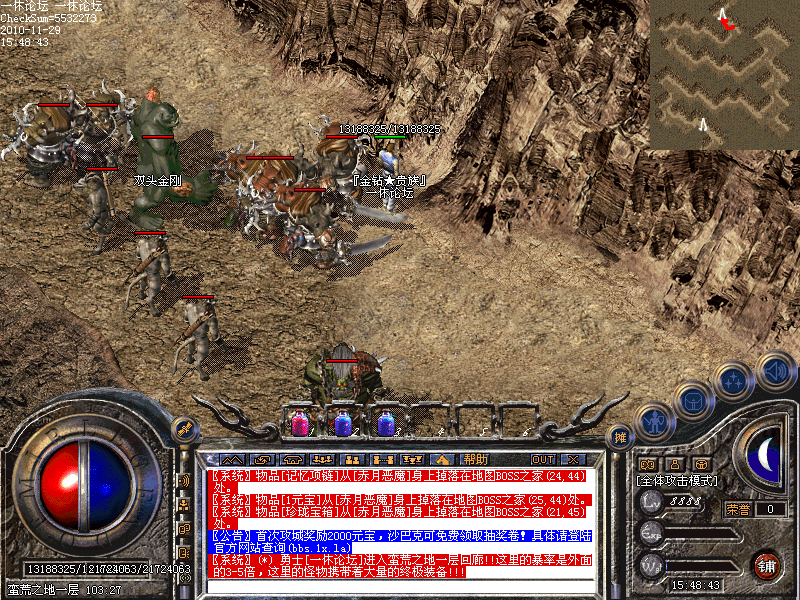The width and height of the screenshot is (800, 600).
Task: Click the broadcast signal icon beside the chat
Action: 185,480
